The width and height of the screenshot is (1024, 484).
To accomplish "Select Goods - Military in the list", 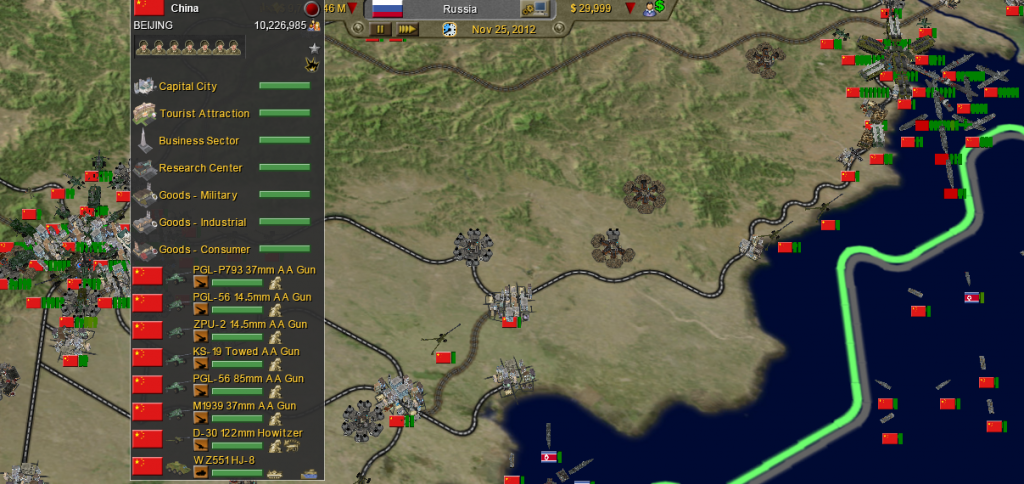I will point(198,194).
